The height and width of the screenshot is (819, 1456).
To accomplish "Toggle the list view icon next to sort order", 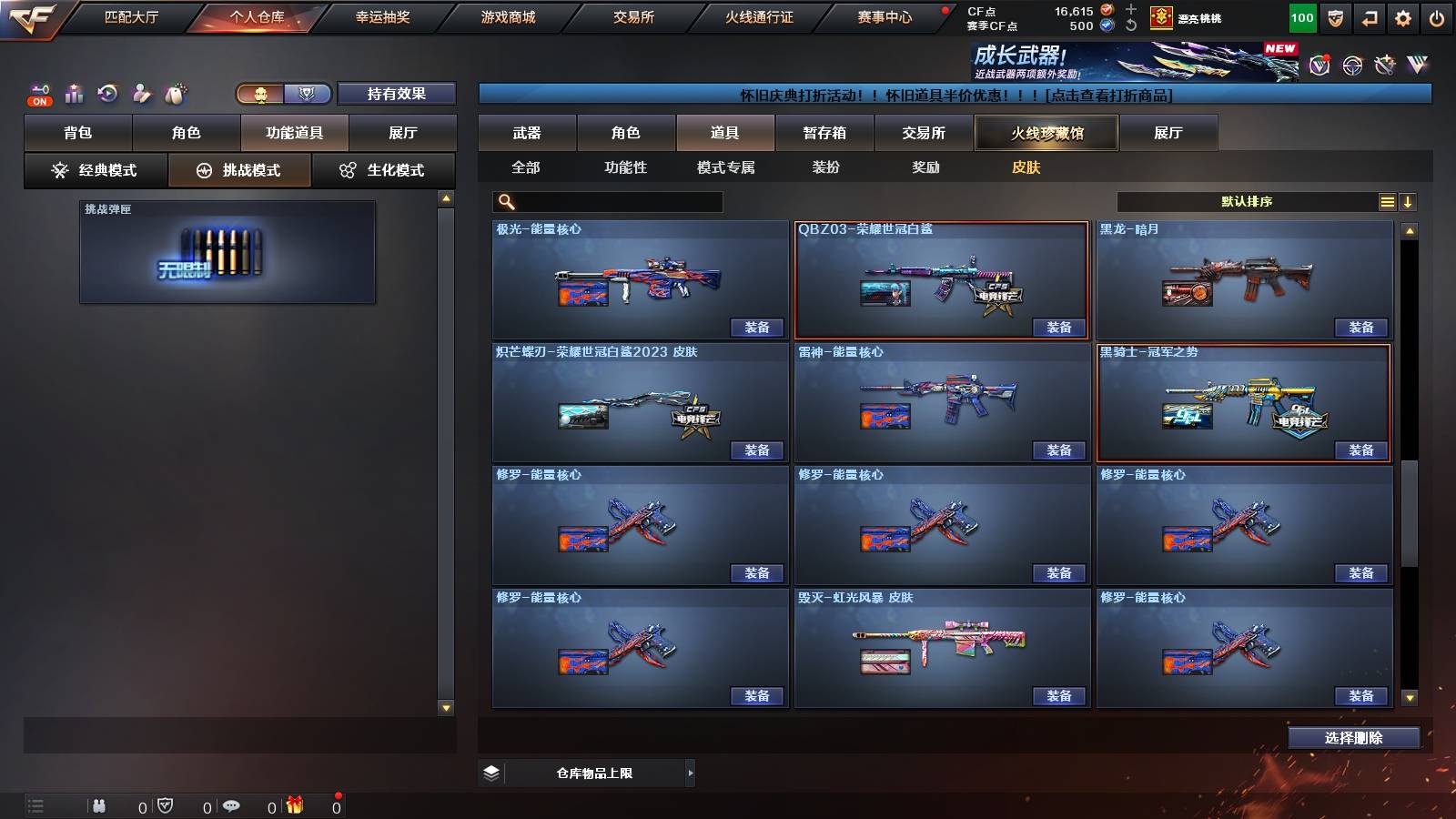I will (1387, 201).
